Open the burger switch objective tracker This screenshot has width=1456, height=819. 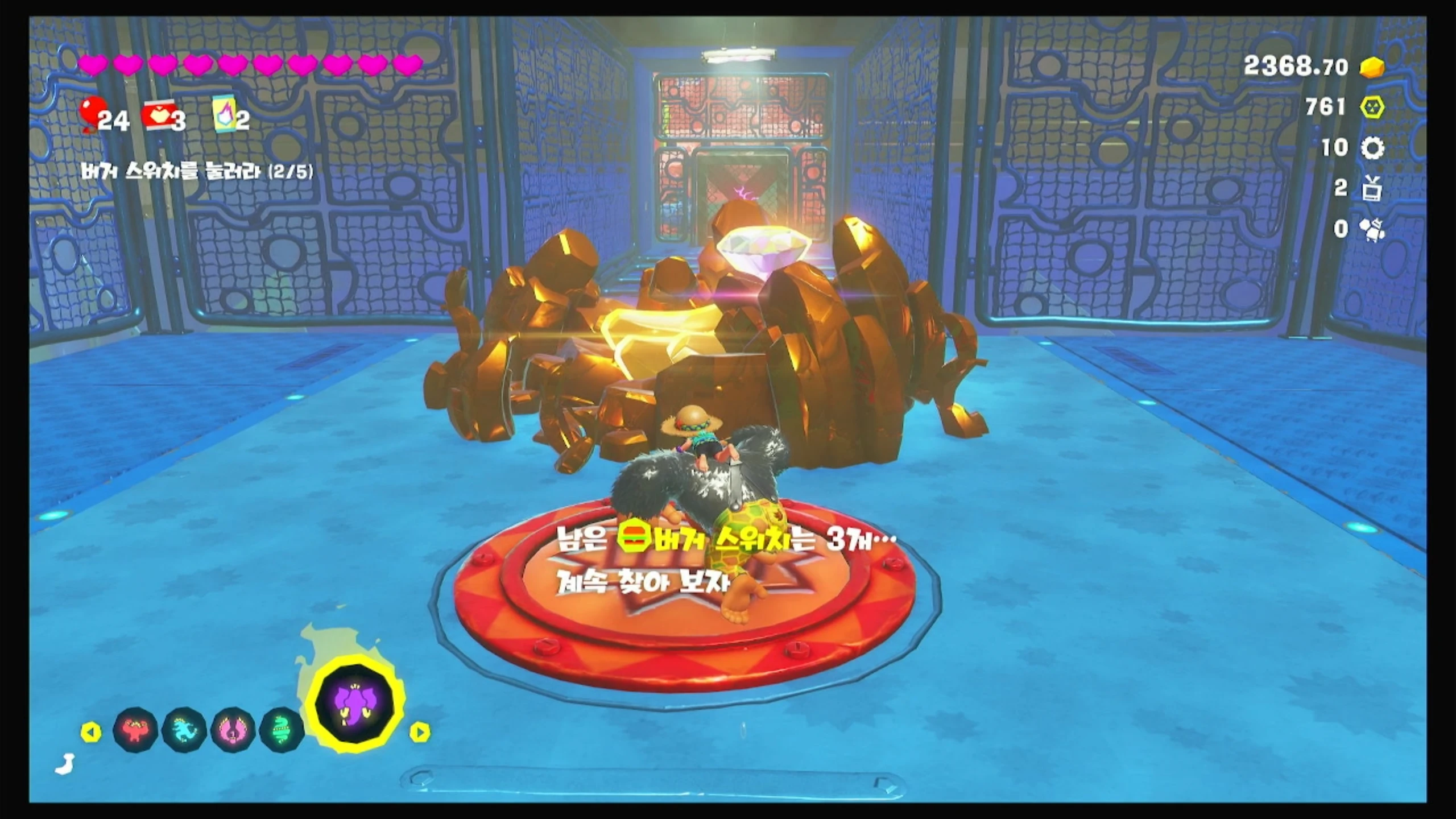point(197,172)
